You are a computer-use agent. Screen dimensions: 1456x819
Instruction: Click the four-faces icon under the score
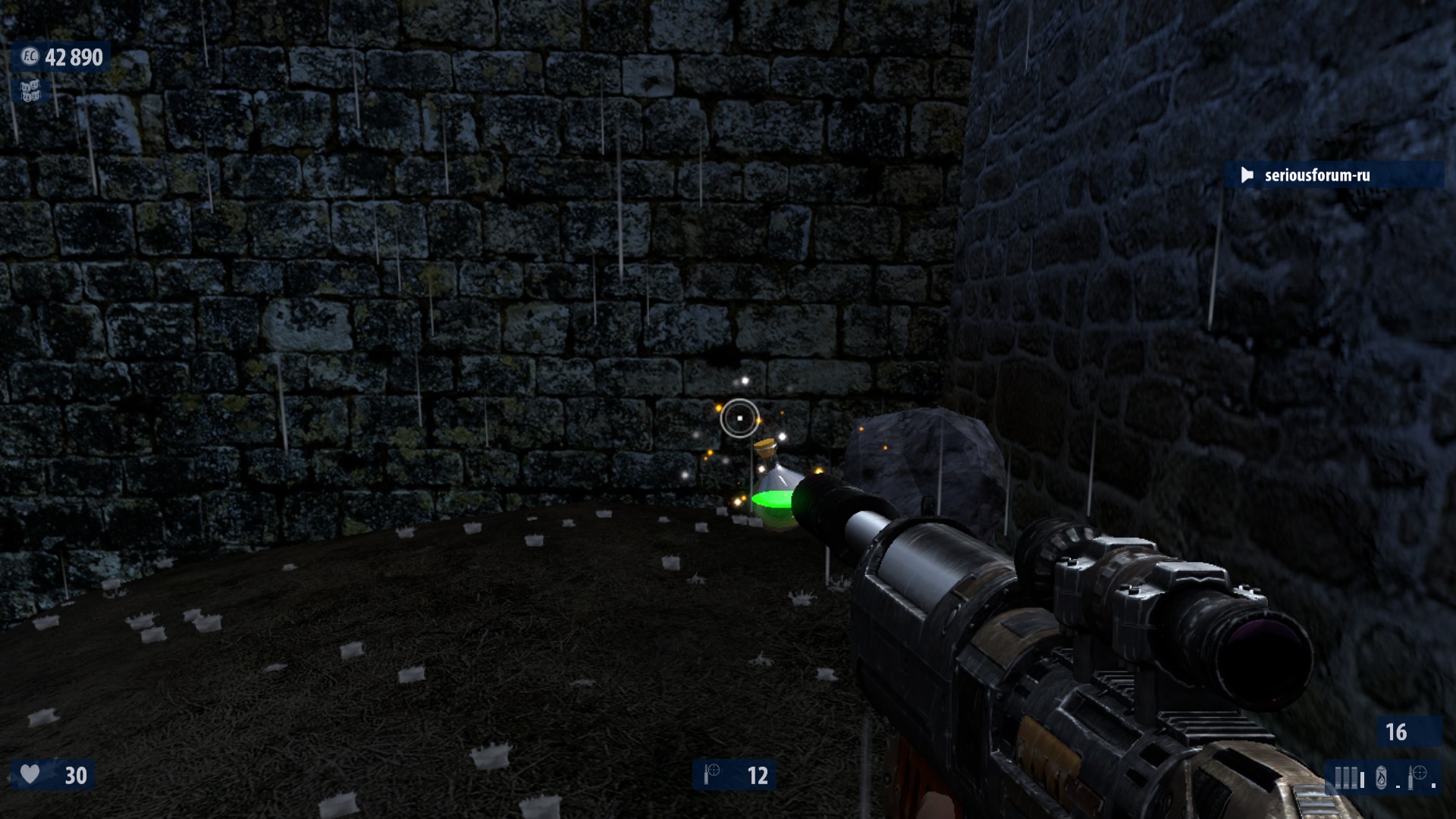tap(30, 91)
